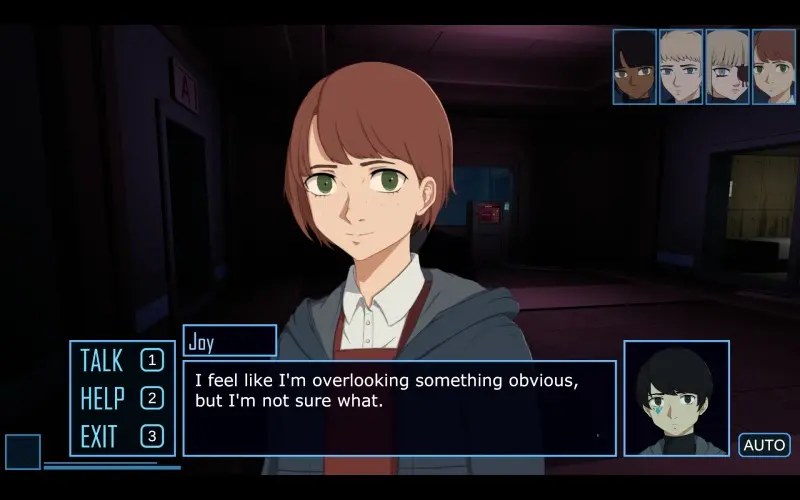Select the blonde portrait without eyepatch

tap(681, 67)
